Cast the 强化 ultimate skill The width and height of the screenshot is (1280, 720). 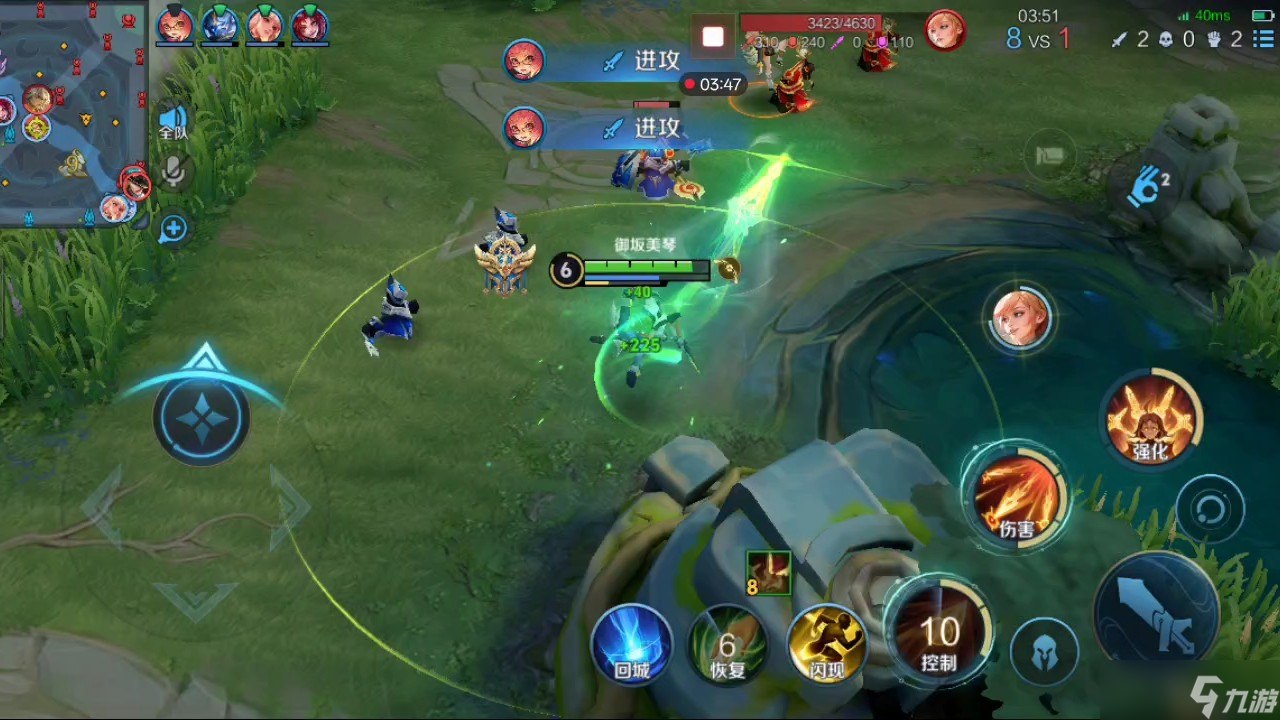1151,420
